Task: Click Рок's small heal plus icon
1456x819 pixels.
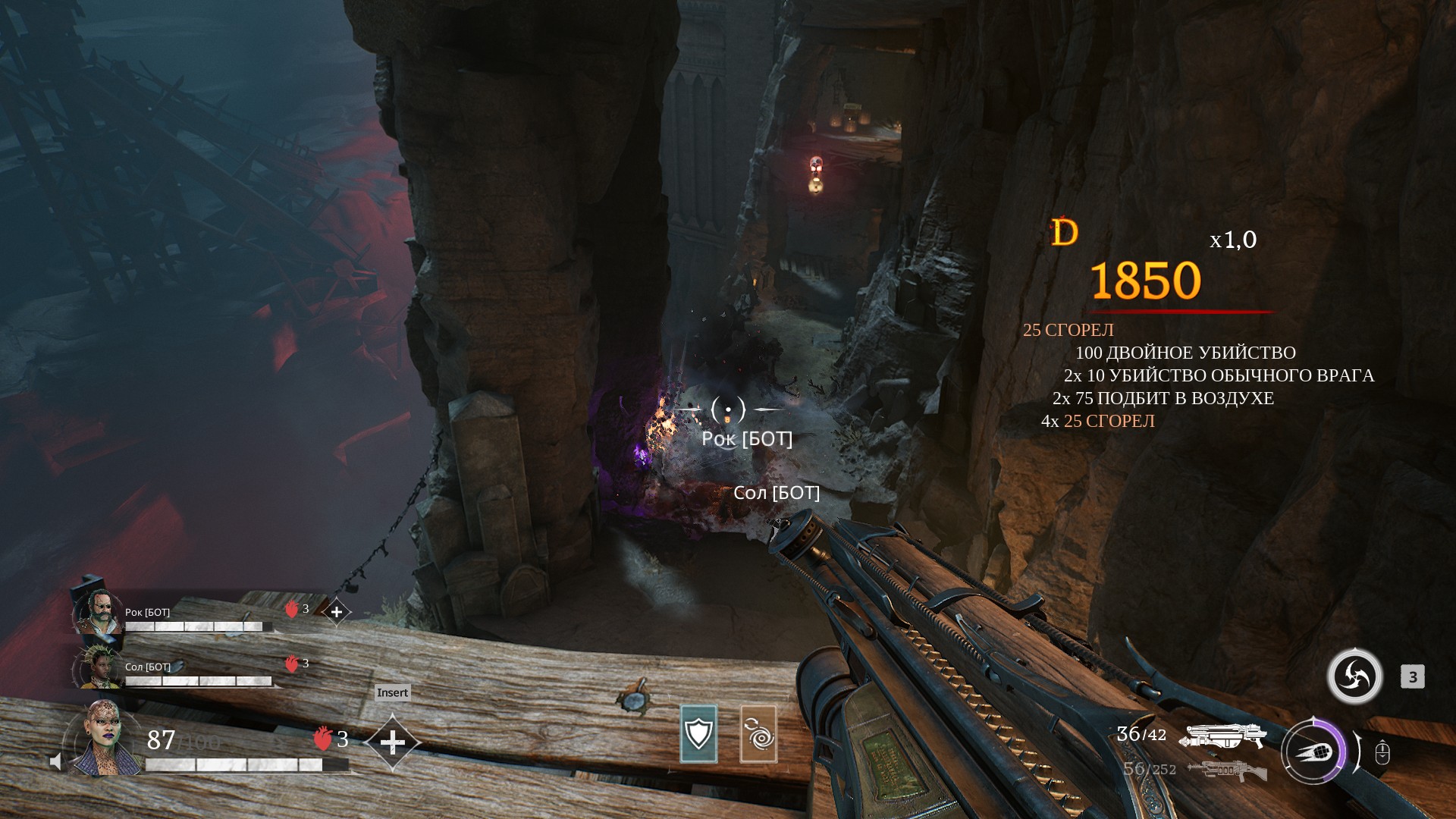Action: coord(337,611)
